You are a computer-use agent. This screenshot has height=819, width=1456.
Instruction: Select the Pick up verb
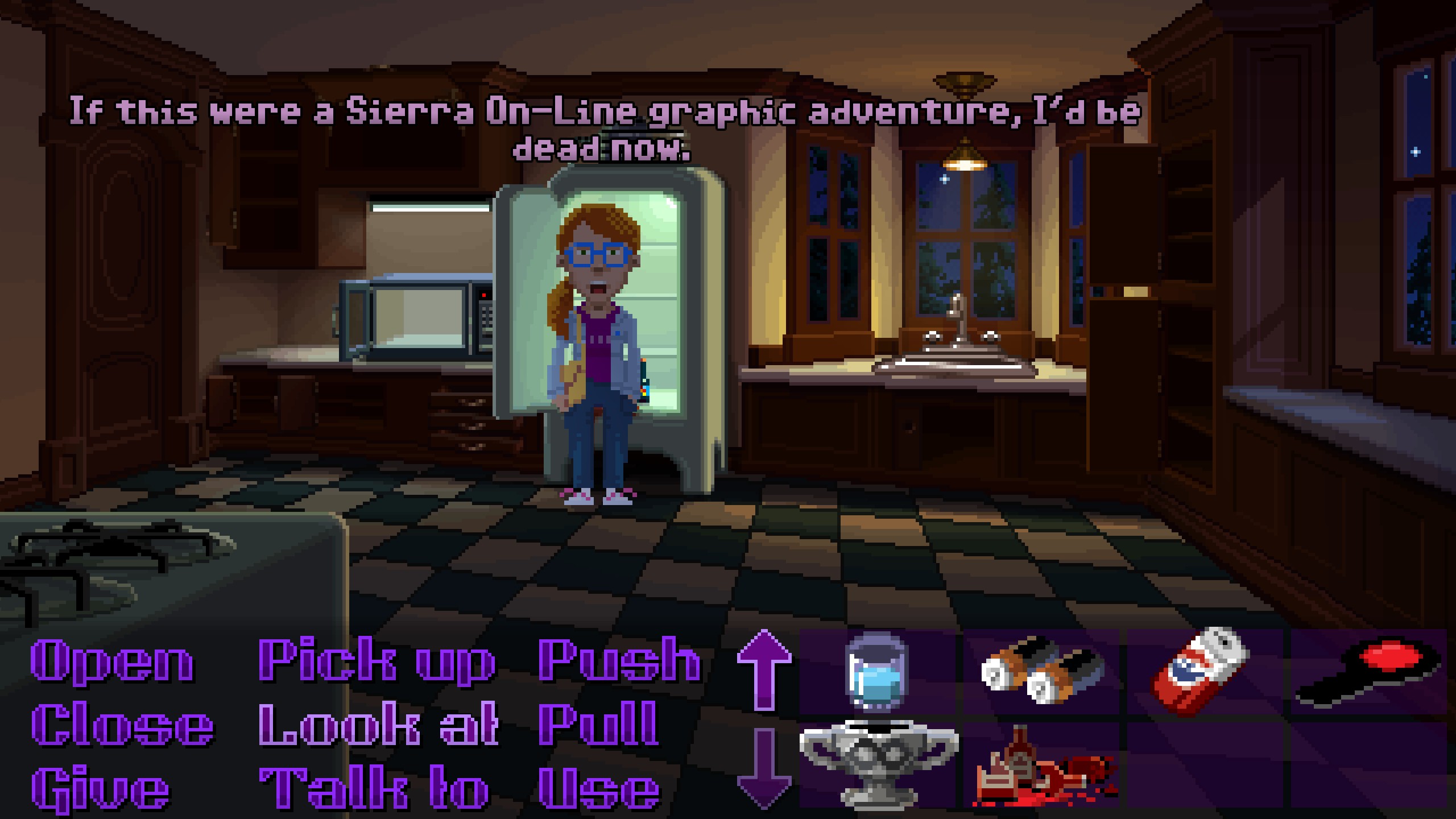click(x=376, y=660)
